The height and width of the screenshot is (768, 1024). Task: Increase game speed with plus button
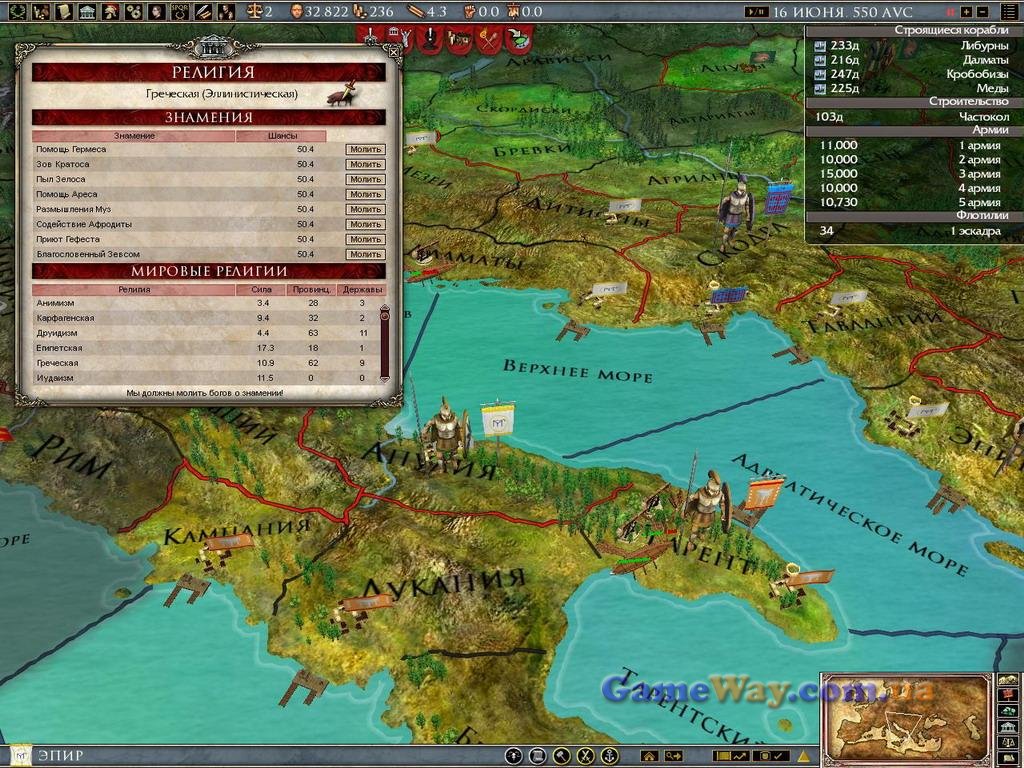[964, 12]
